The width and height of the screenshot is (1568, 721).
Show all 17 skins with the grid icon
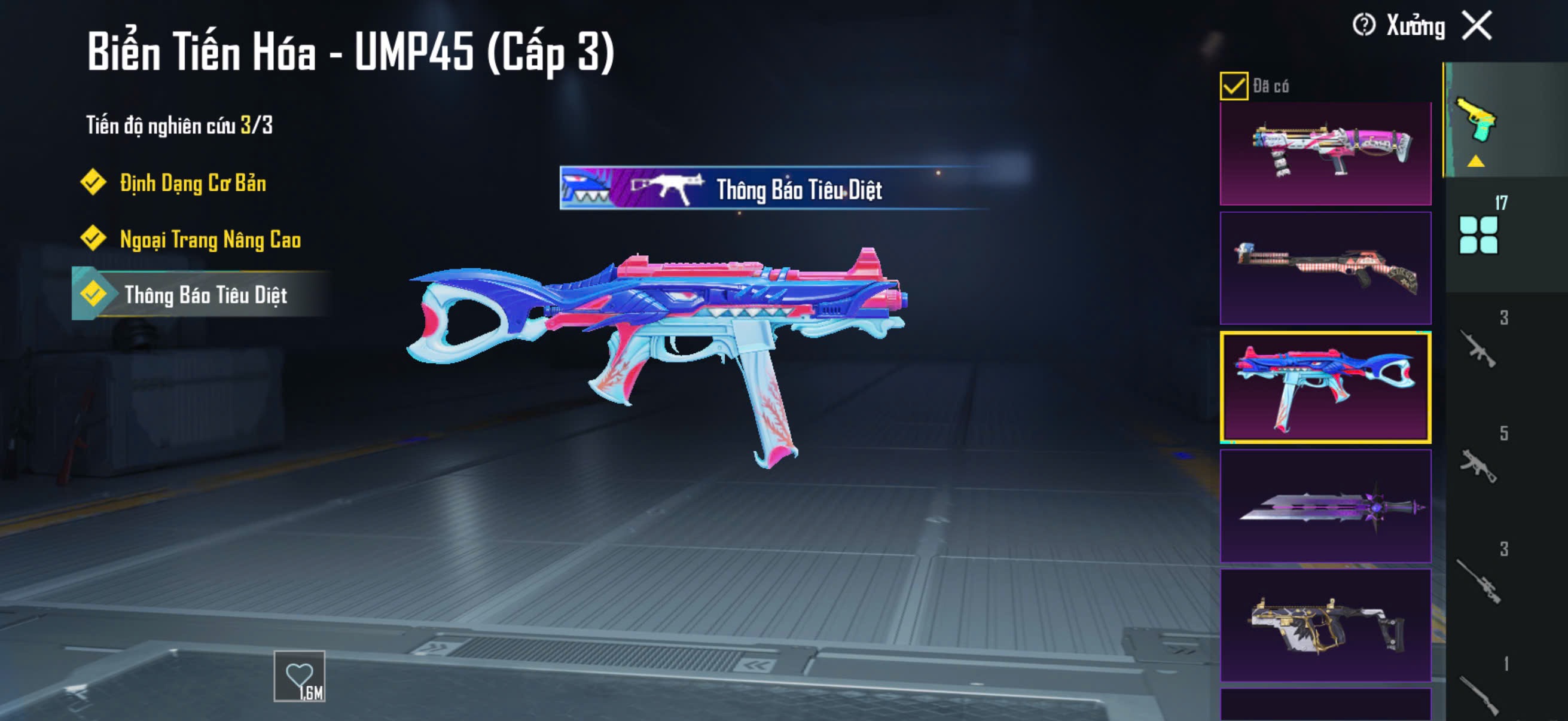[x=1478, y=234]
